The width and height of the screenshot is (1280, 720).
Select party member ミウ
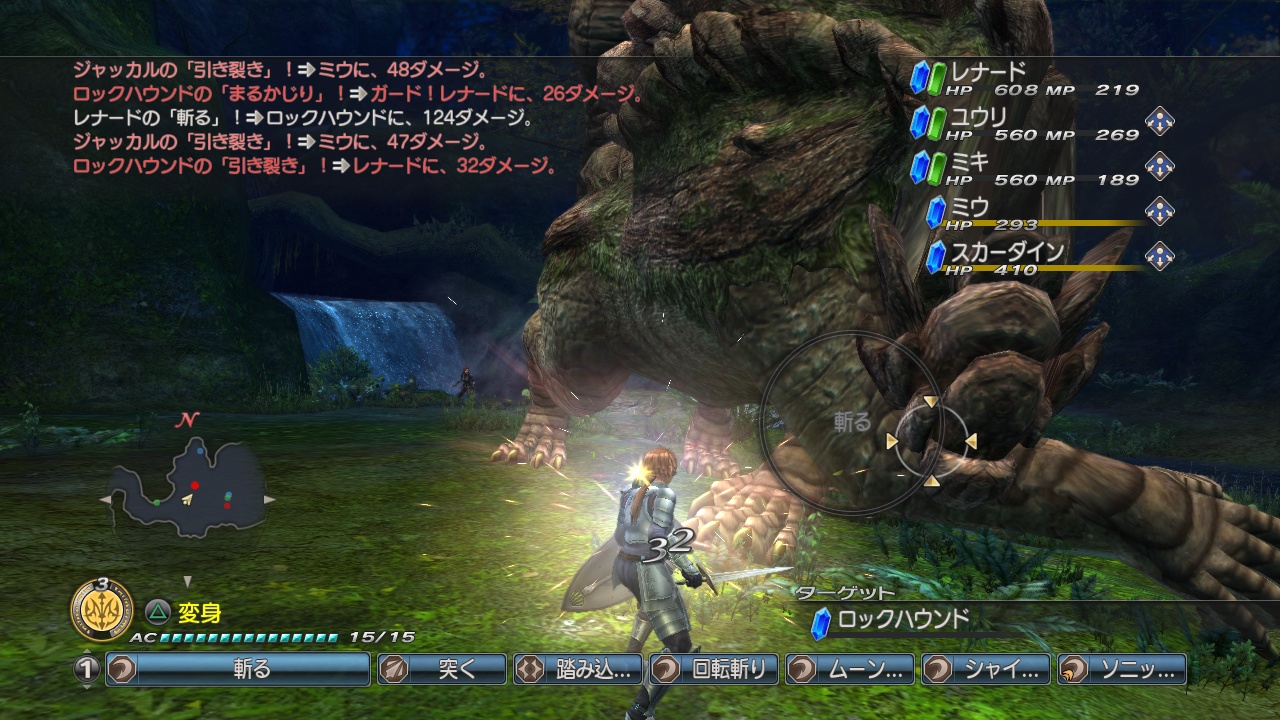tap(1030, 213)
